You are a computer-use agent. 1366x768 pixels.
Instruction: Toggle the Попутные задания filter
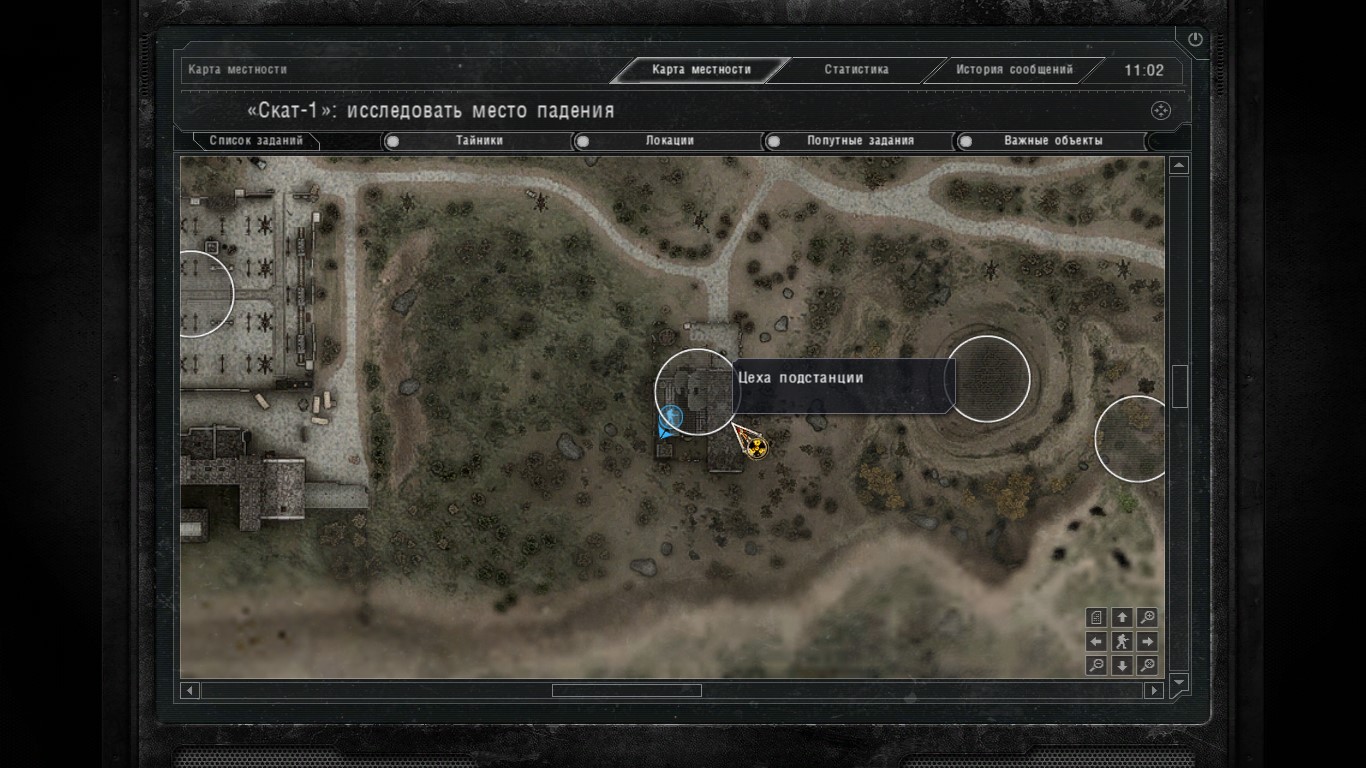click(x=860, y=141)
